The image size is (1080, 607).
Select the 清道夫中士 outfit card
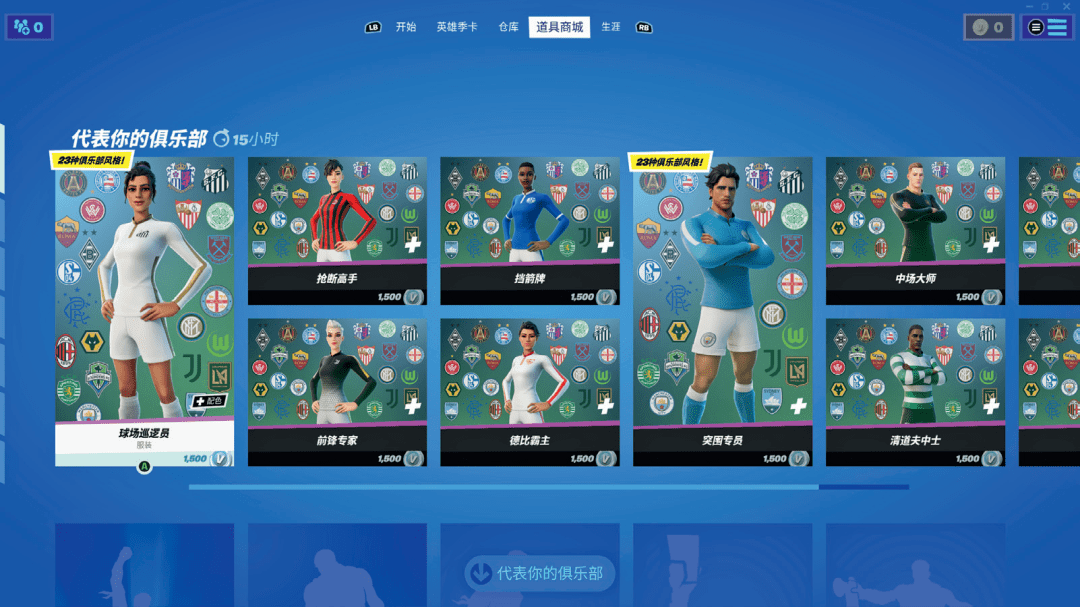(x=915, y=392)
